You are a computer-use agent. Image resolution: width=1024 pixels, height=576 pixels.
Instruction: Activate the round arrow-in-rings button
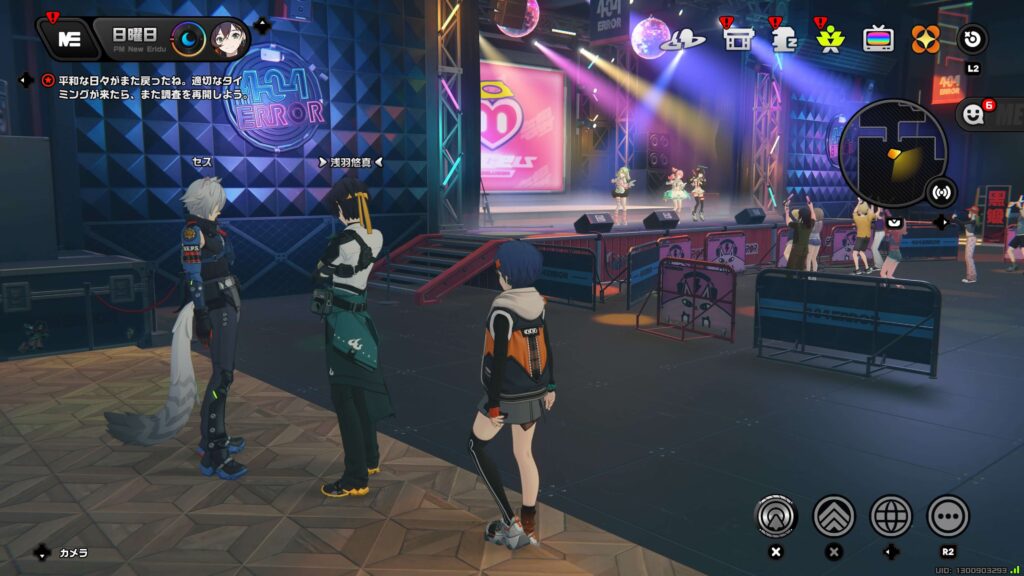coord(775,516)
